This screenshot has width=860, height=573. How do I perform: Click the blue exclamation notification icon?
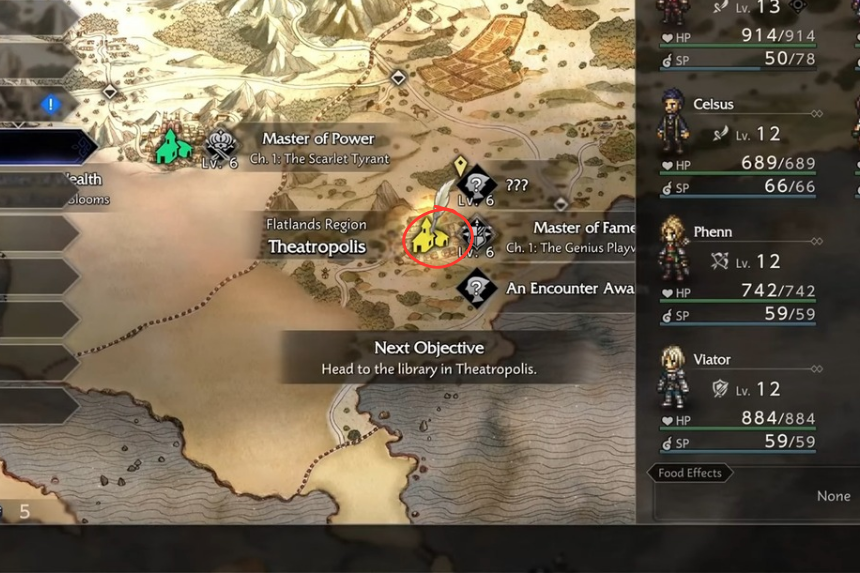tap(51, 104)
